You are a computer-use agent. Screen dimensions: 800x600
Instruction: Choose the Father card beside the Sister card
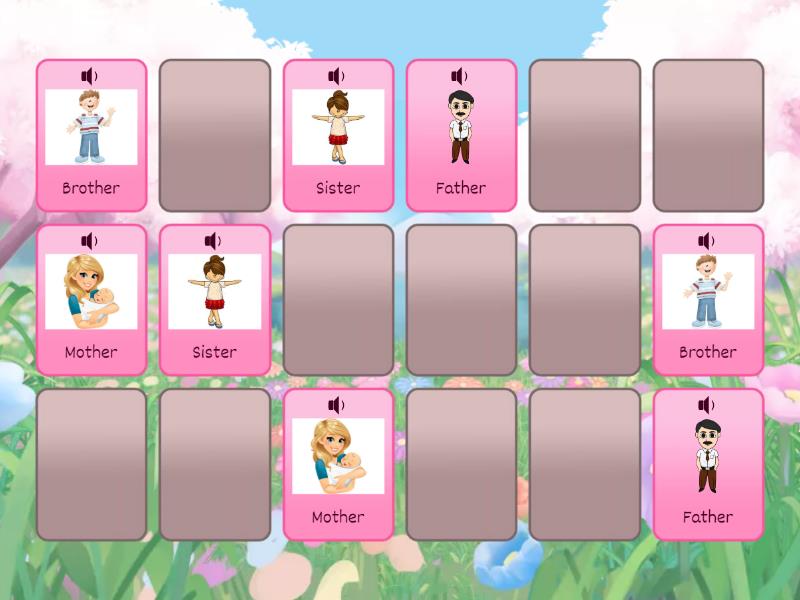pyautogui.click(x=461, y=135)
